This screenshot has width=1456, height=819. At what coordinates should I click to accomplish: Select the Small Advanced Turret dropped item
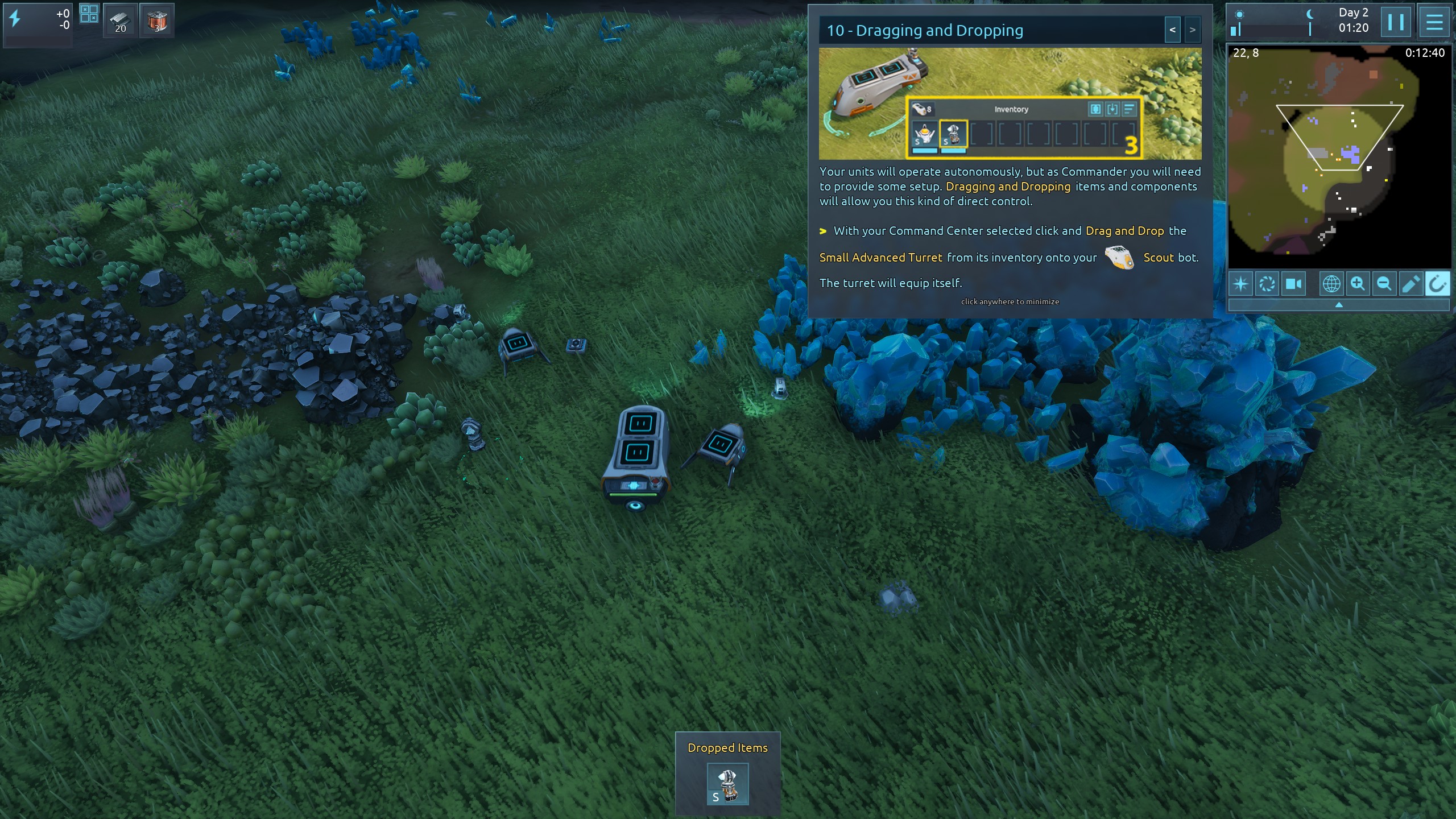(727, 784)
